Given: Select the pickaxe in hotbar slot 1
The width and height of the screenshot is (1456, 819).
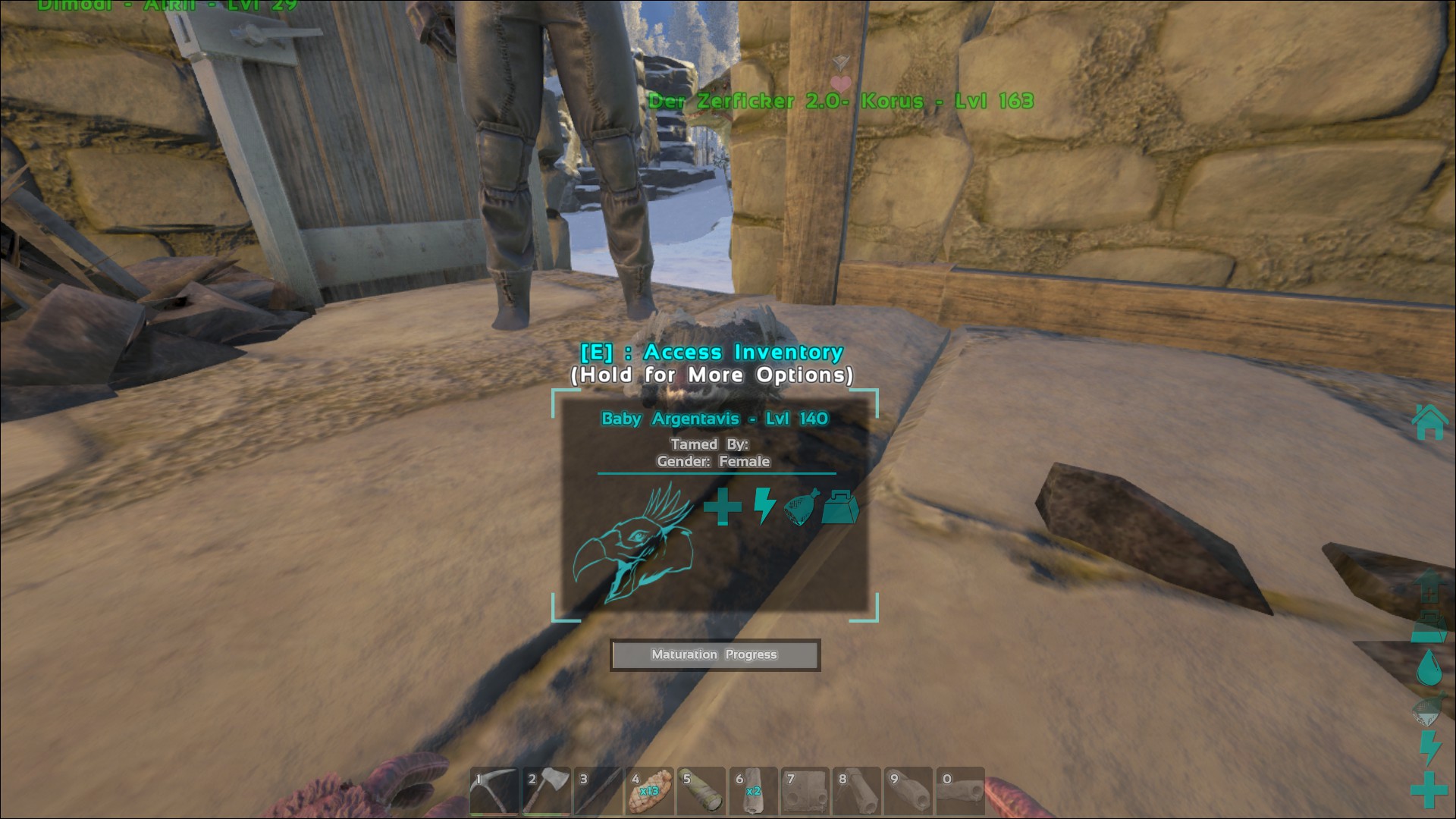Looking at the screenshot, I should 494,792.
